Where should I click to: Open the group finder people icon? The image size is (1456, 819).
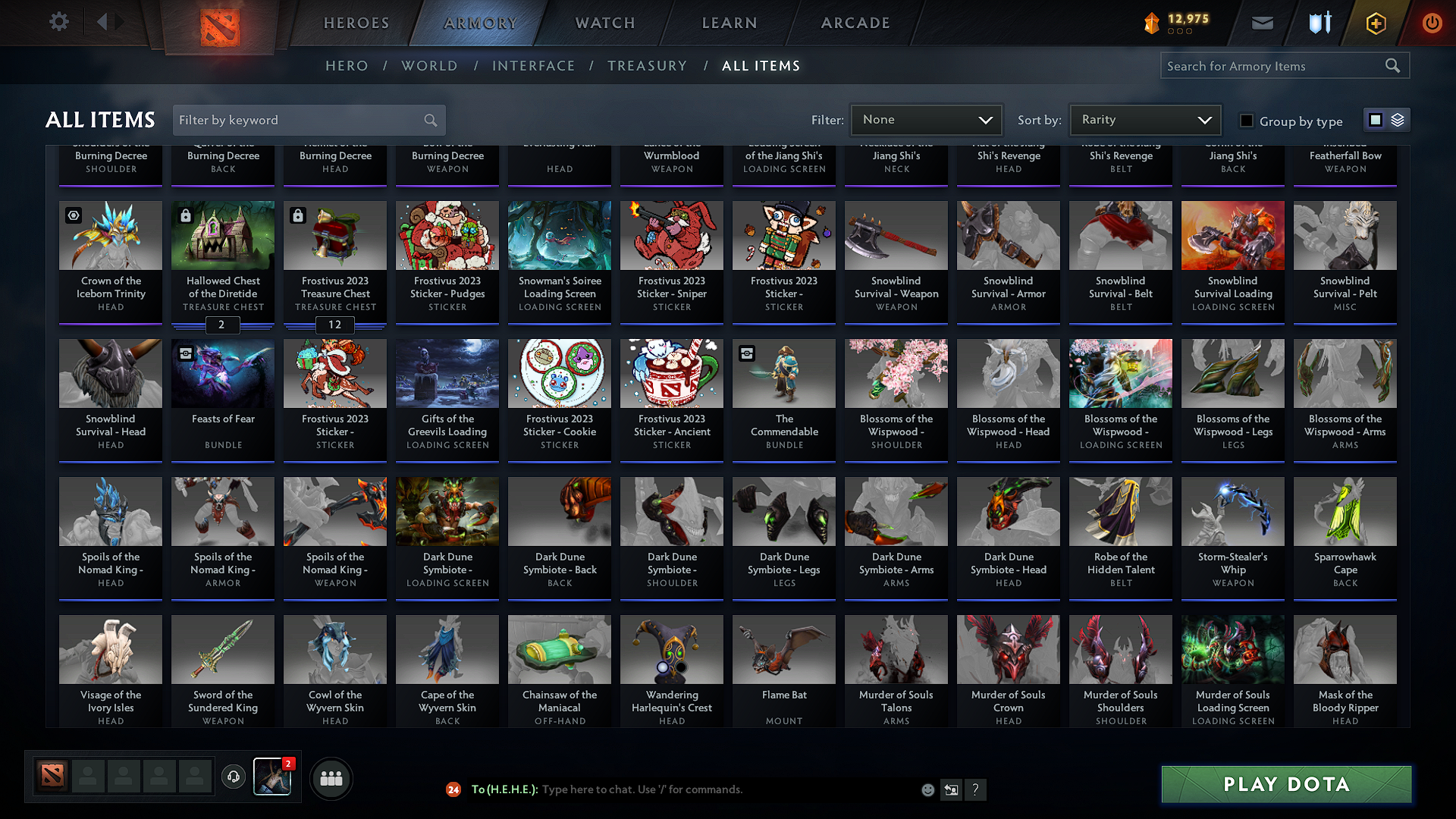(331, 778)
